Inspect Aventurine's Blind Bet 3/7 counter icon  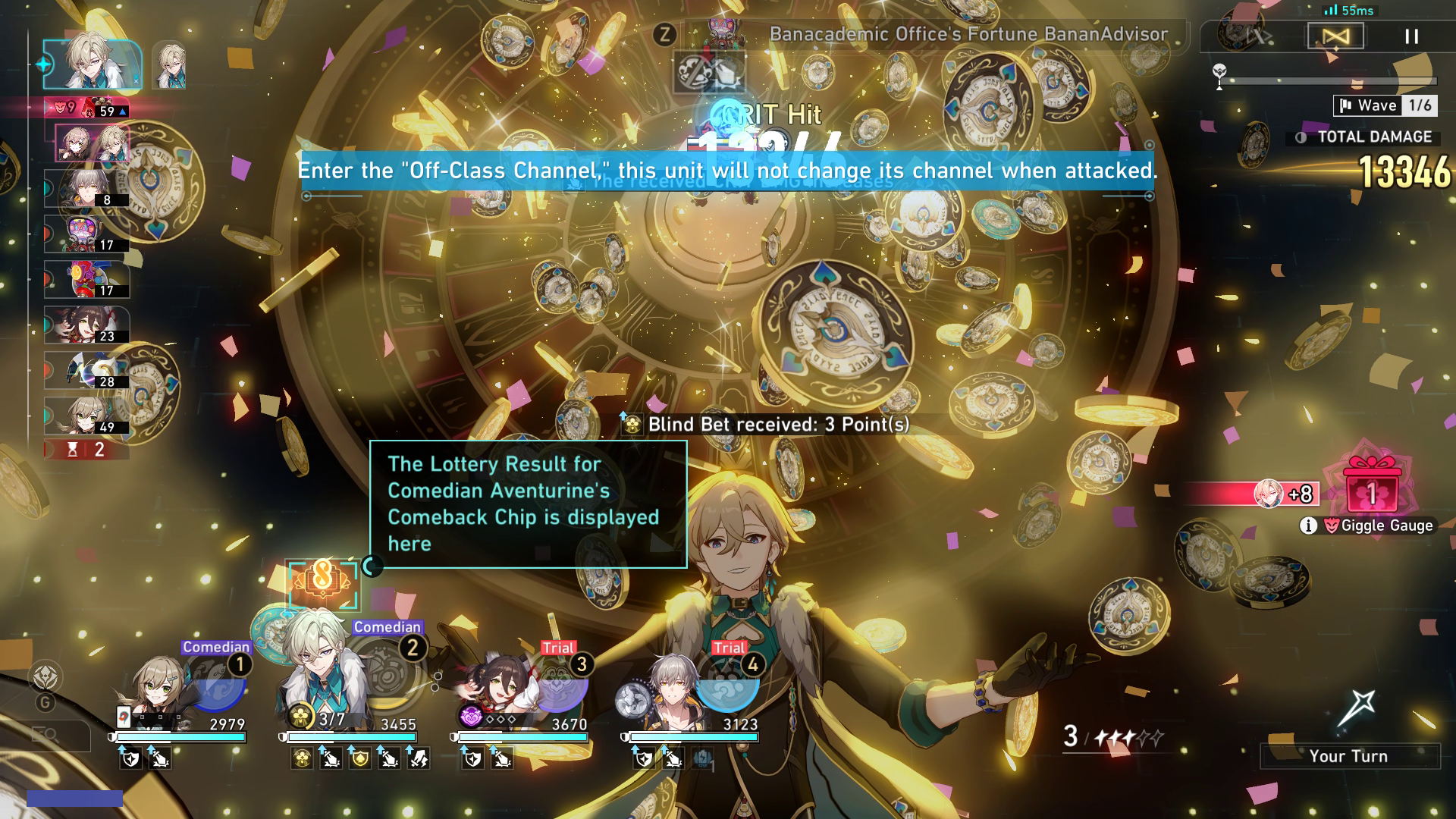(301, 717)
